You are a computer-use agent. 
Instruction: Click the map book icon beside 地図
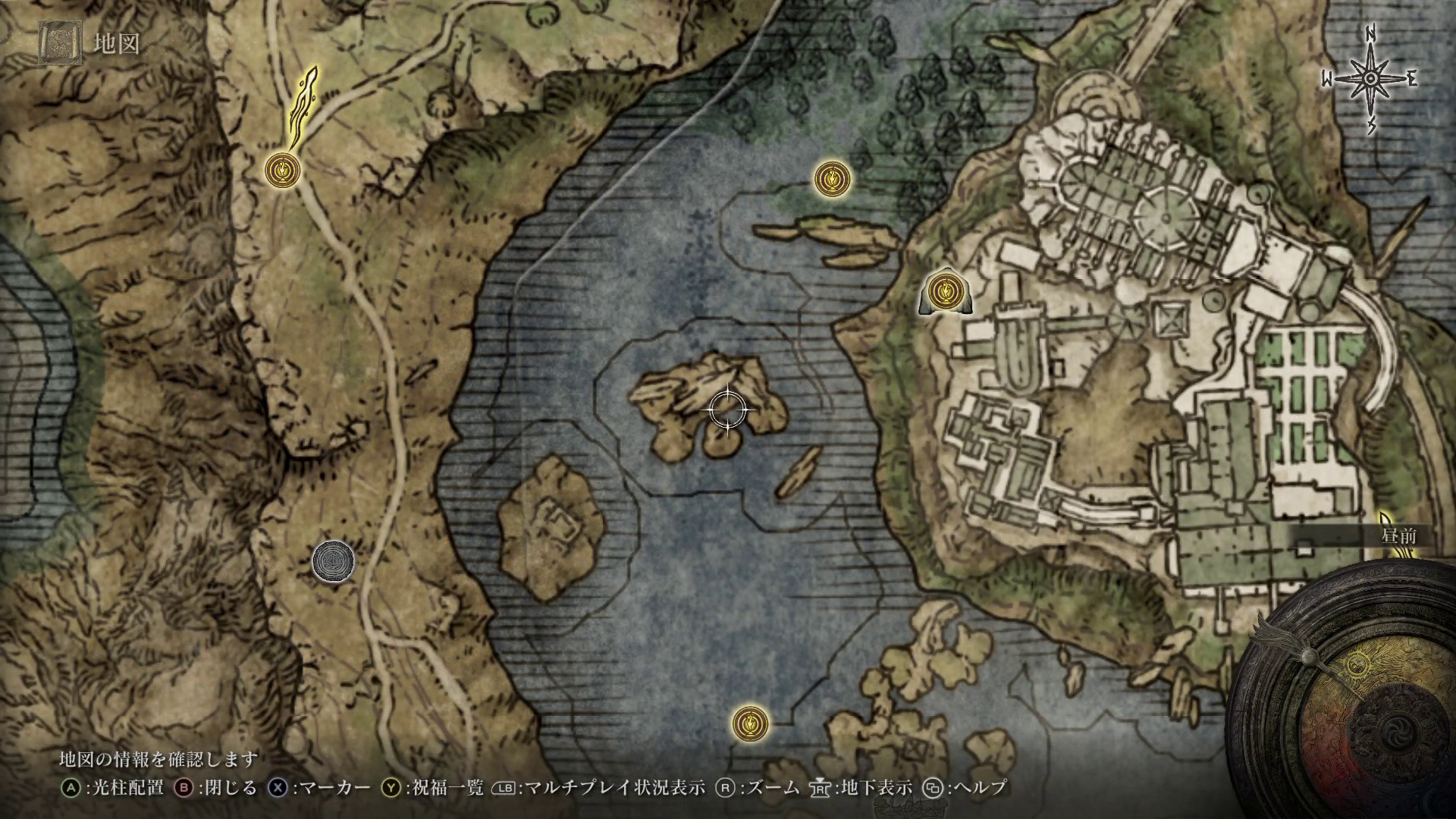[62, 44]
